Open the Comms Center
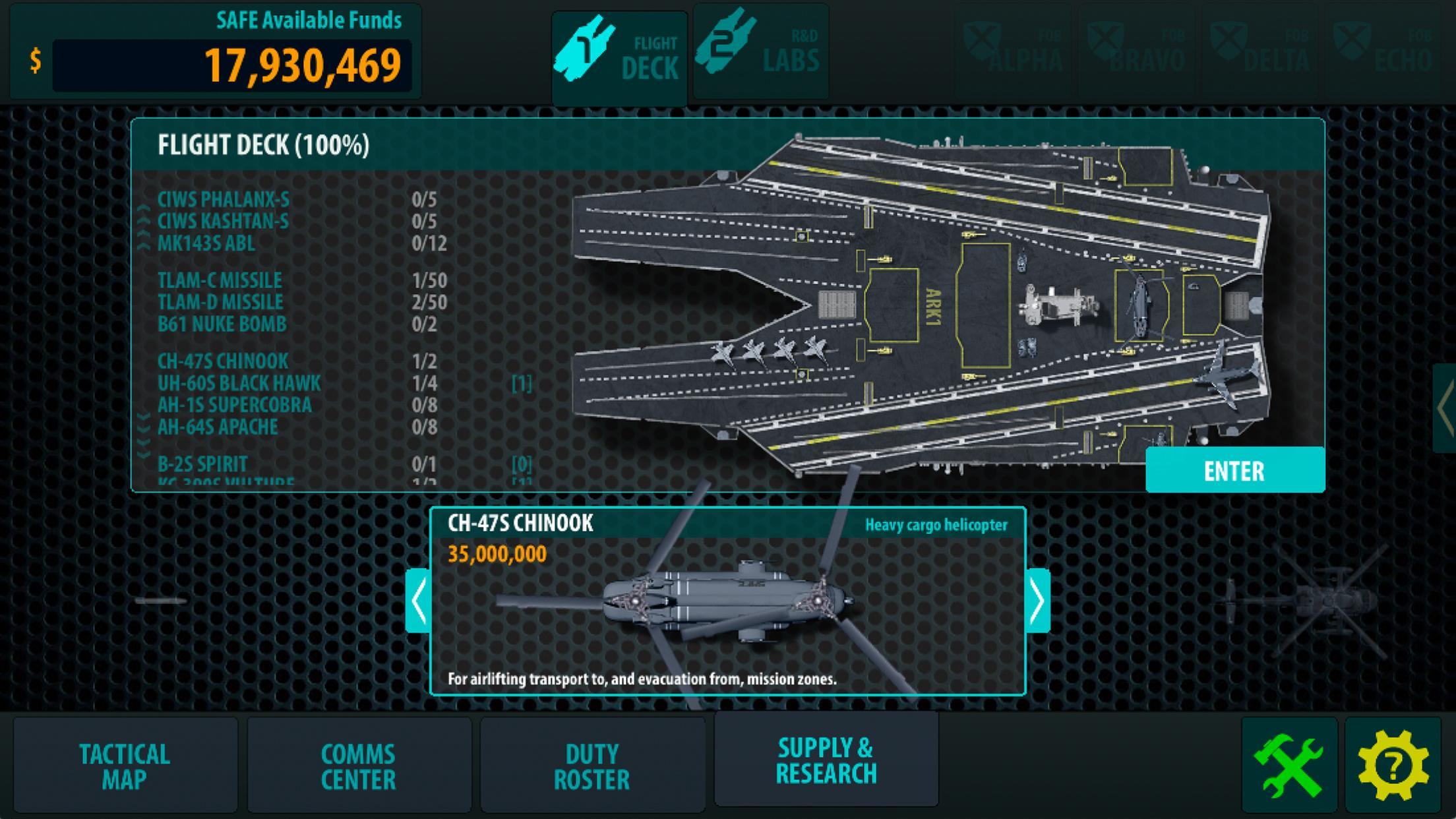The width and height of the screenshot is (1456, 819). tap(358, 766)
